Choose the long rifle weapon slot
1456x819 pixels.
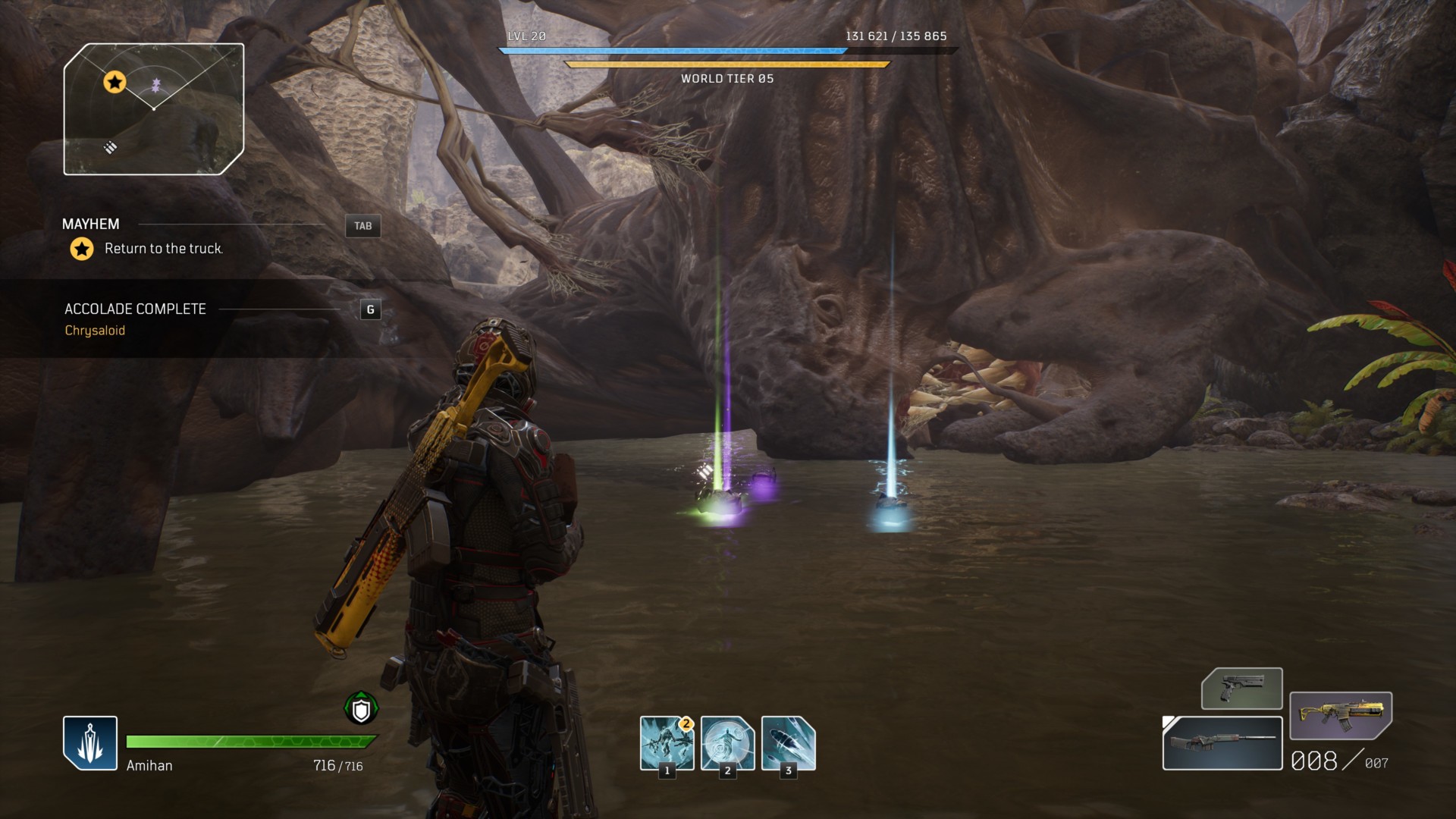pos(1222,742)
